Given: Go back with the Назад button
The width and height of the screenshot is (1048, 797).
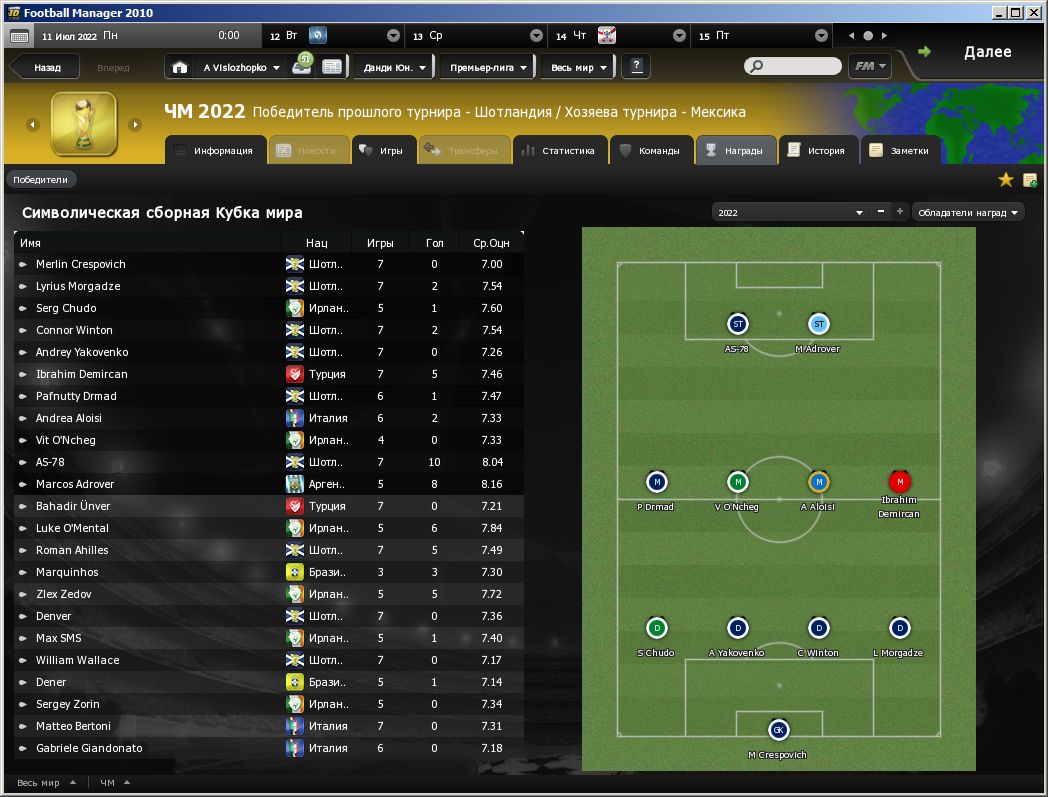Looking at the screenshot, I should coord(46,68).
